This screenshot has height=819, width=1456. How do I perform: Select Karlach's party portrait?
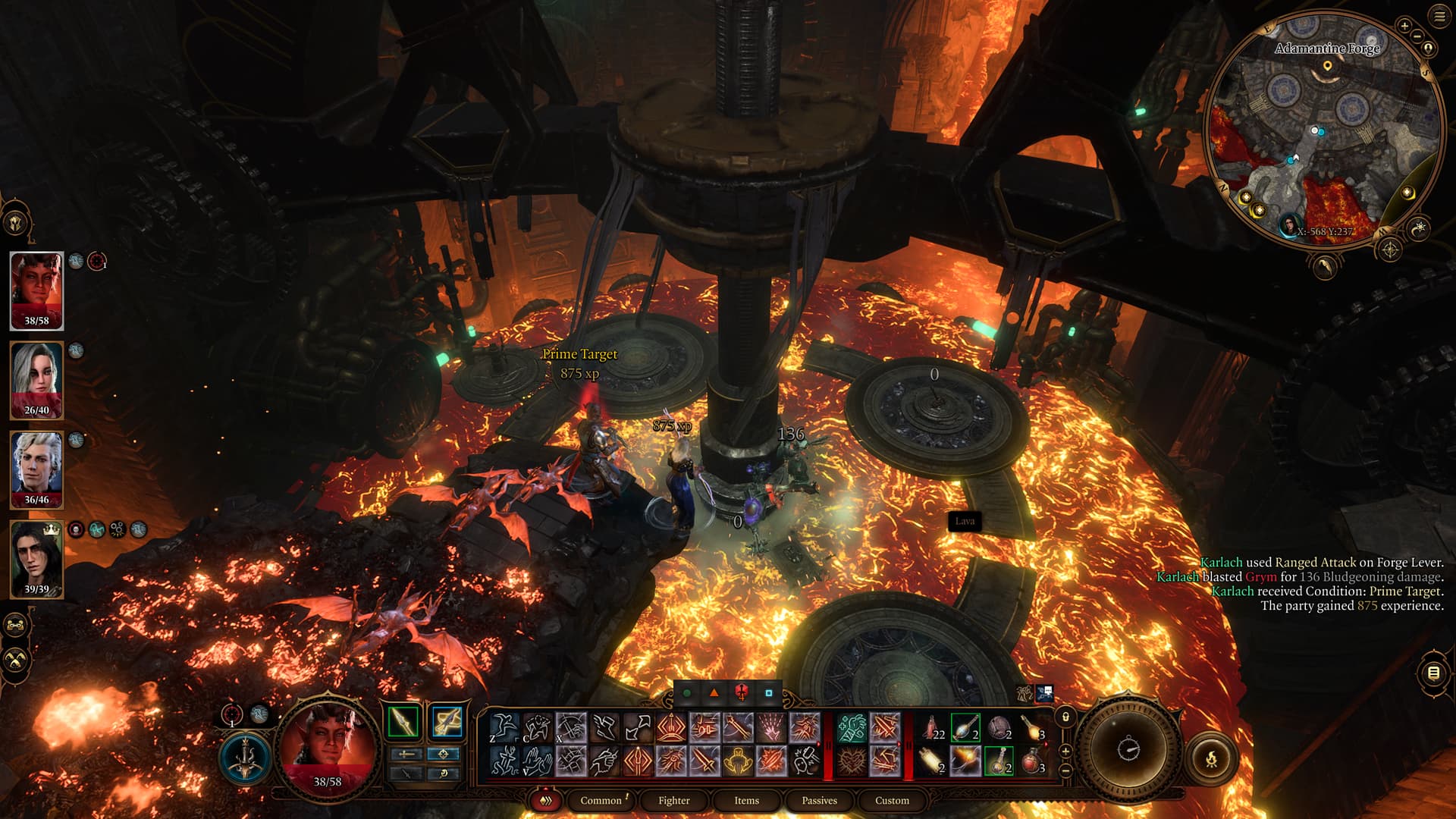point(36,290)
